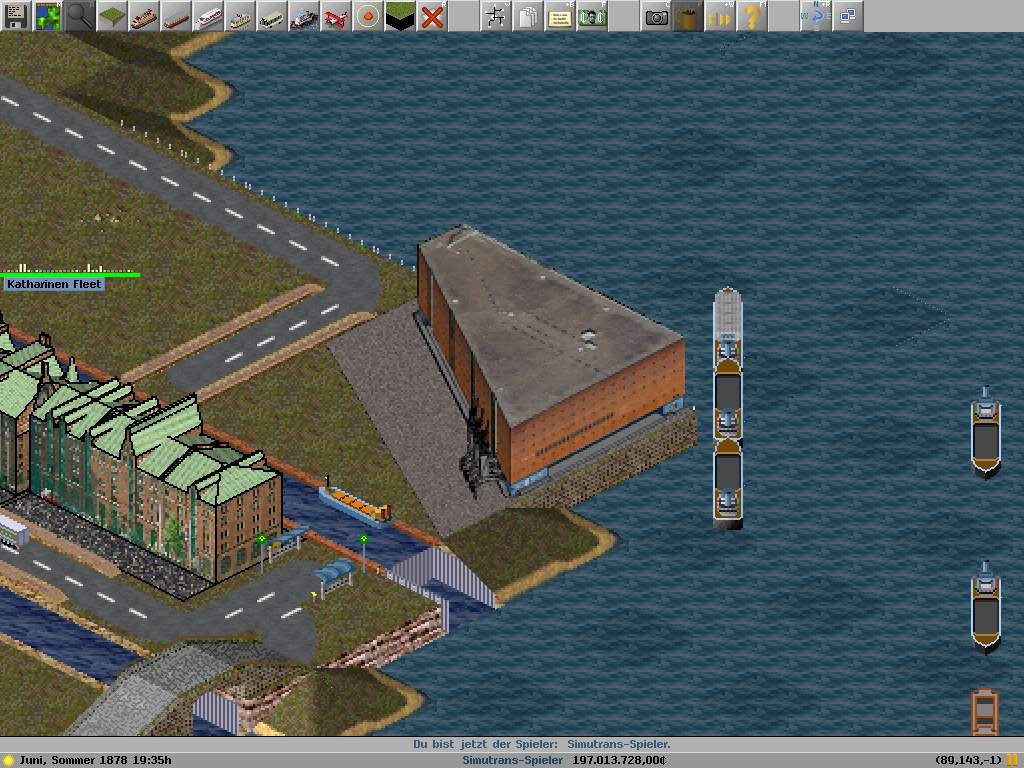
Task: Take a screenshot with camera icon
Action: (x=656, y=16)
